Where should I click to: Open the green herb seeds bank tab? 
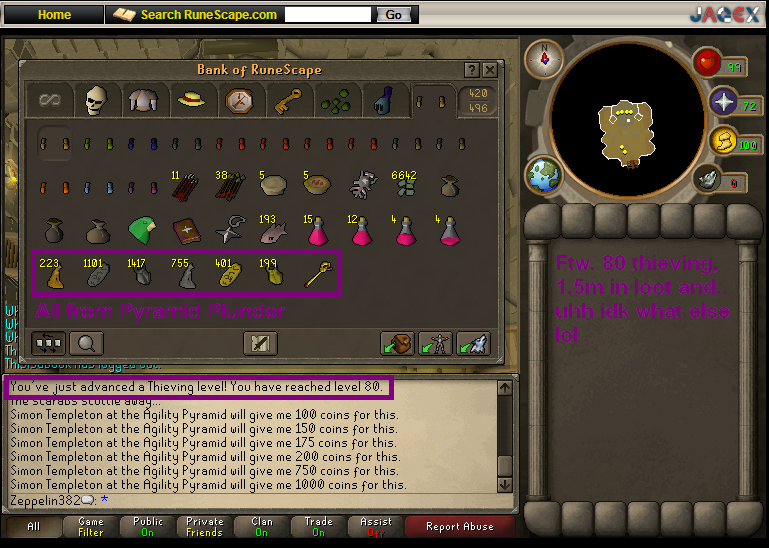[x=336, y=100]
